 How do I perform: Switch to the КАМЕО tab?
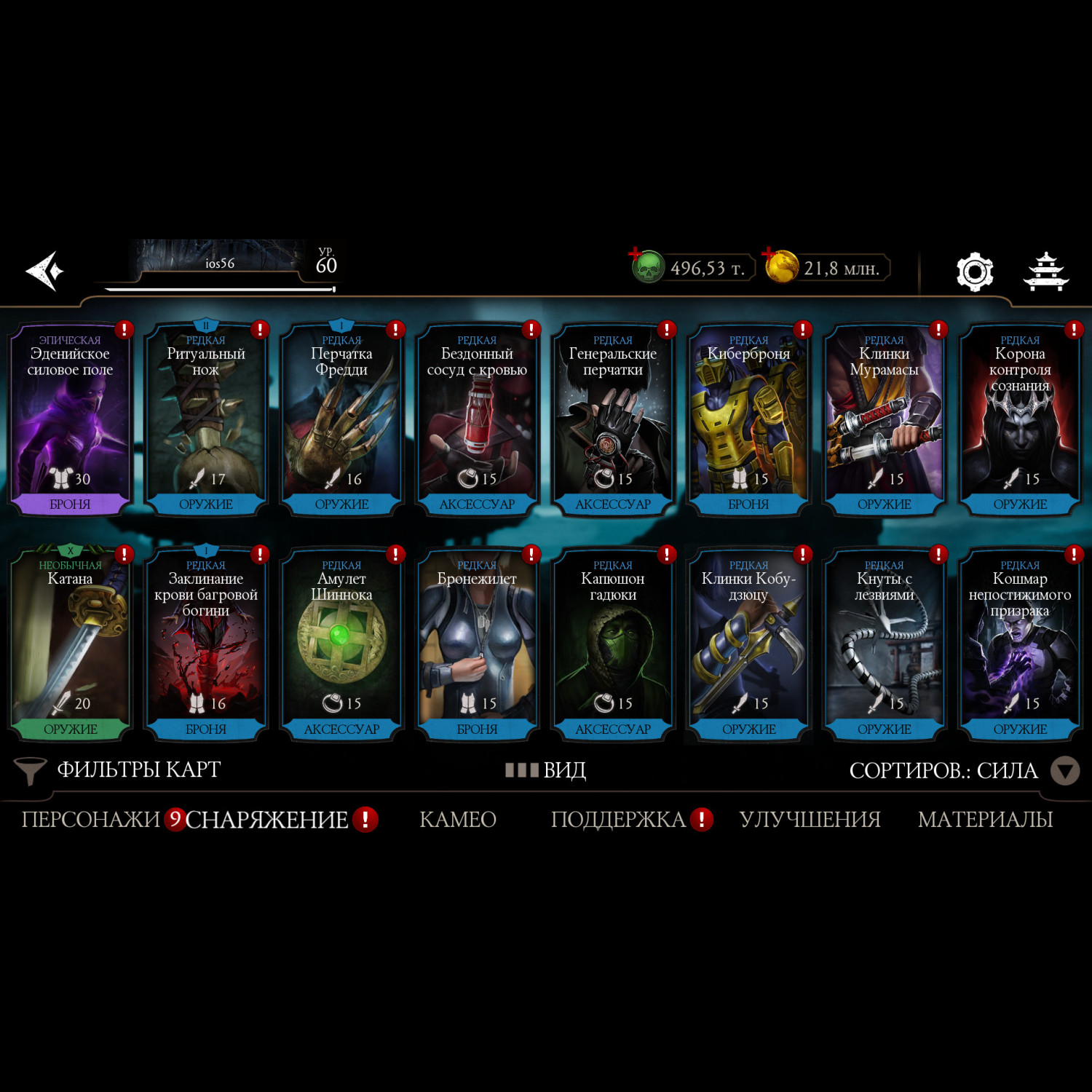click(458, 820)
